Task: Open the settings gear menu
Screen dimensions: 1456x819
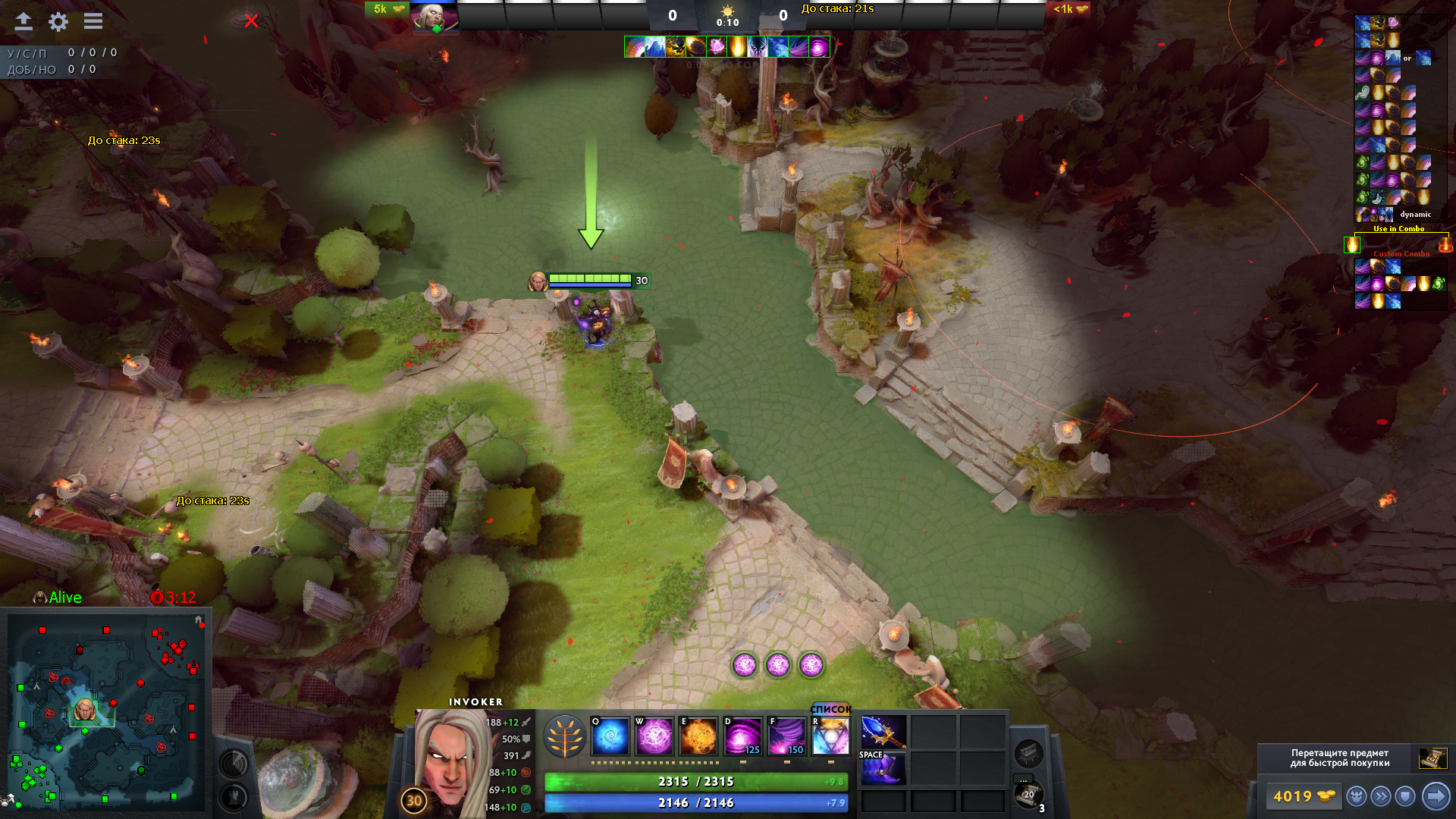Action: coord(58,21)
